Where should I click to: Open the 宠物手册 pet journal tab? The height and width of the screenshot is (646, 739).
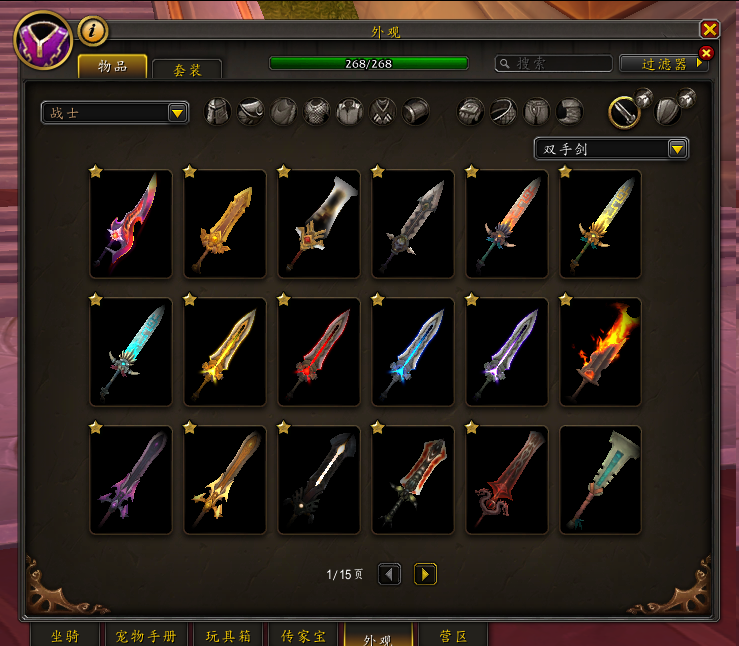click(146, 636)
